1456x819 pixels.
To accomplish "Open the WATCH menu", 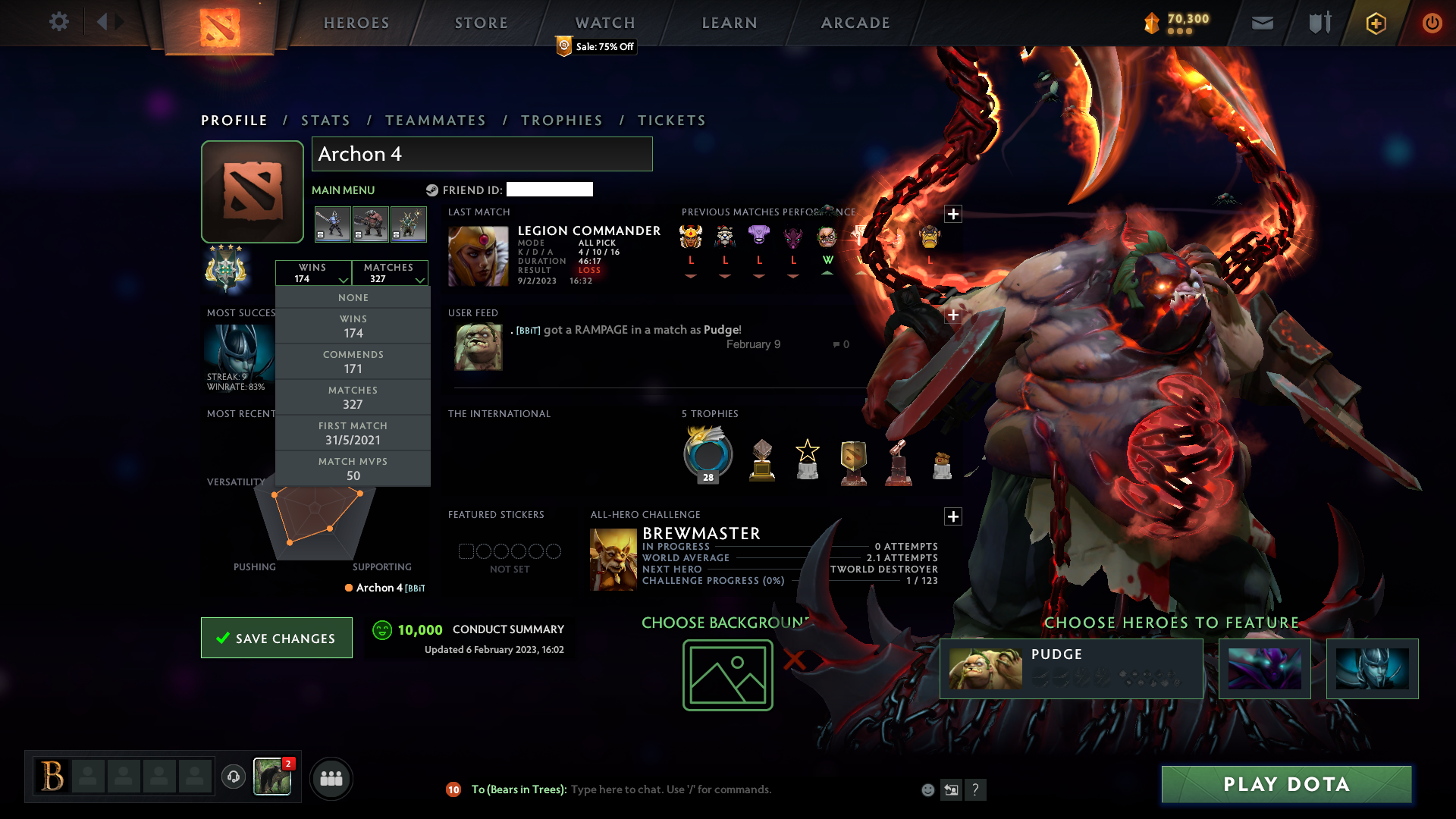I will click(604, 22).
